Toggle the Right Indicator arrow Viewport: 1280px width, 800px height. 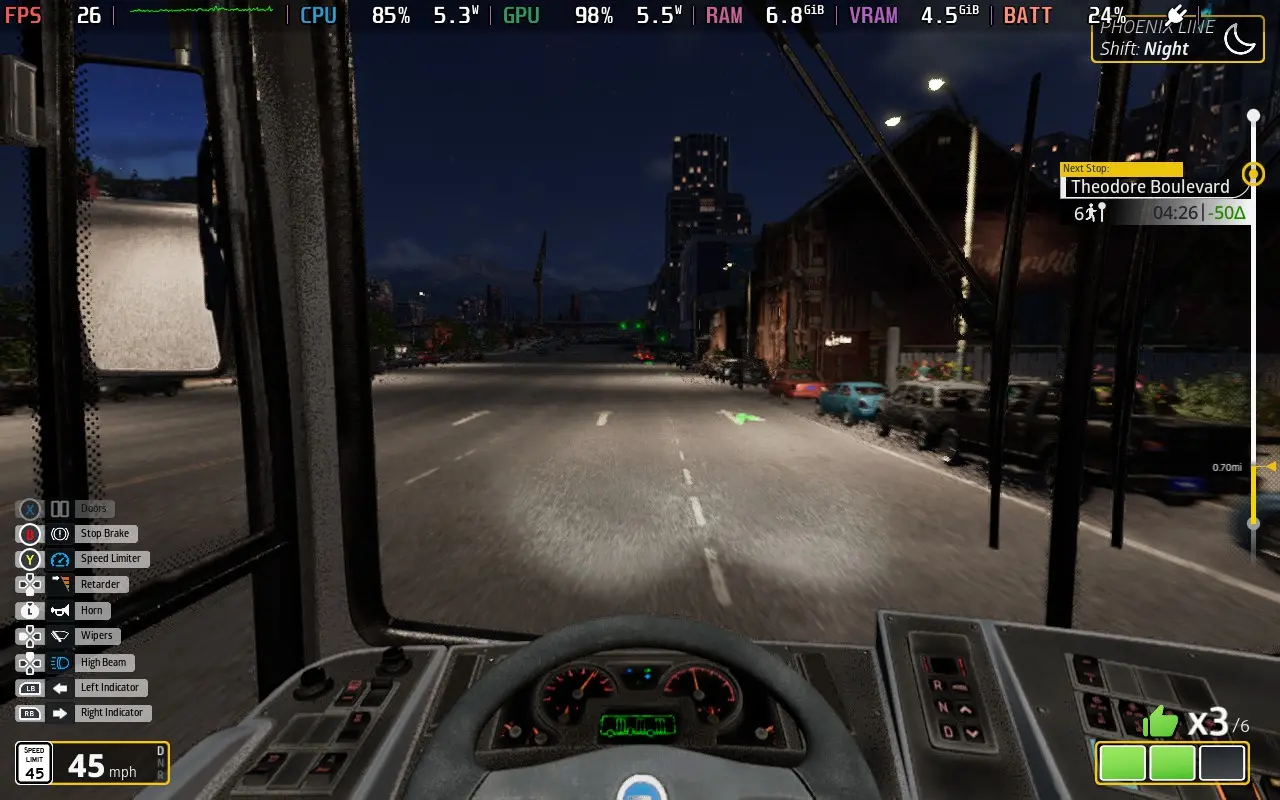click(113, 712)
